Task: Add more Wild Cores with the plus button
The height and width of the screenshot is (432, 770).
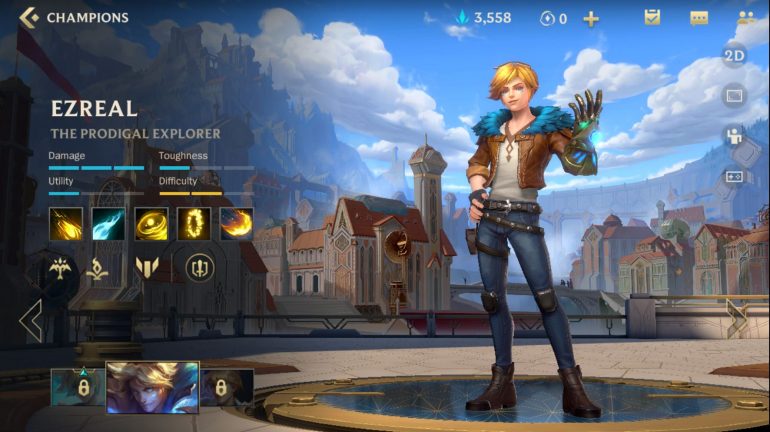Action: pyautogui.click(x=591, y=18)
